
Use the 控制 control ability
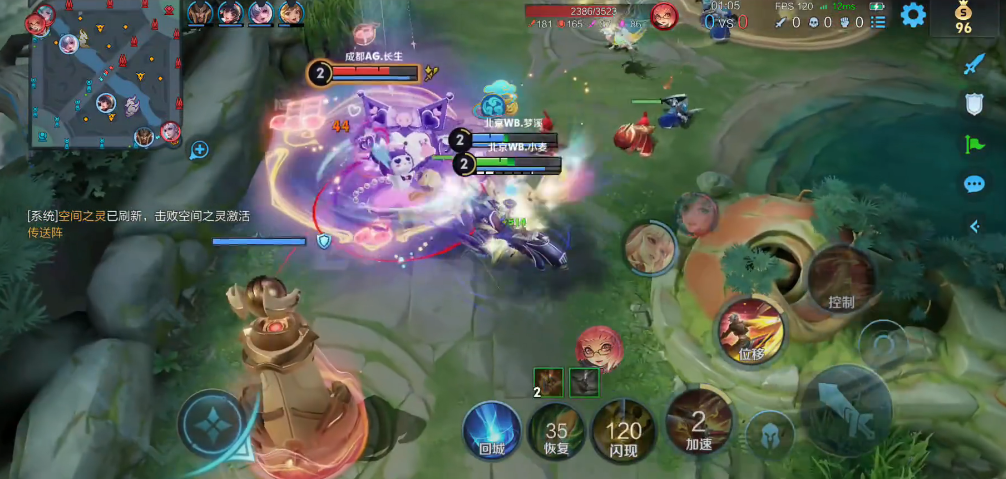click(x=842, y=279)
